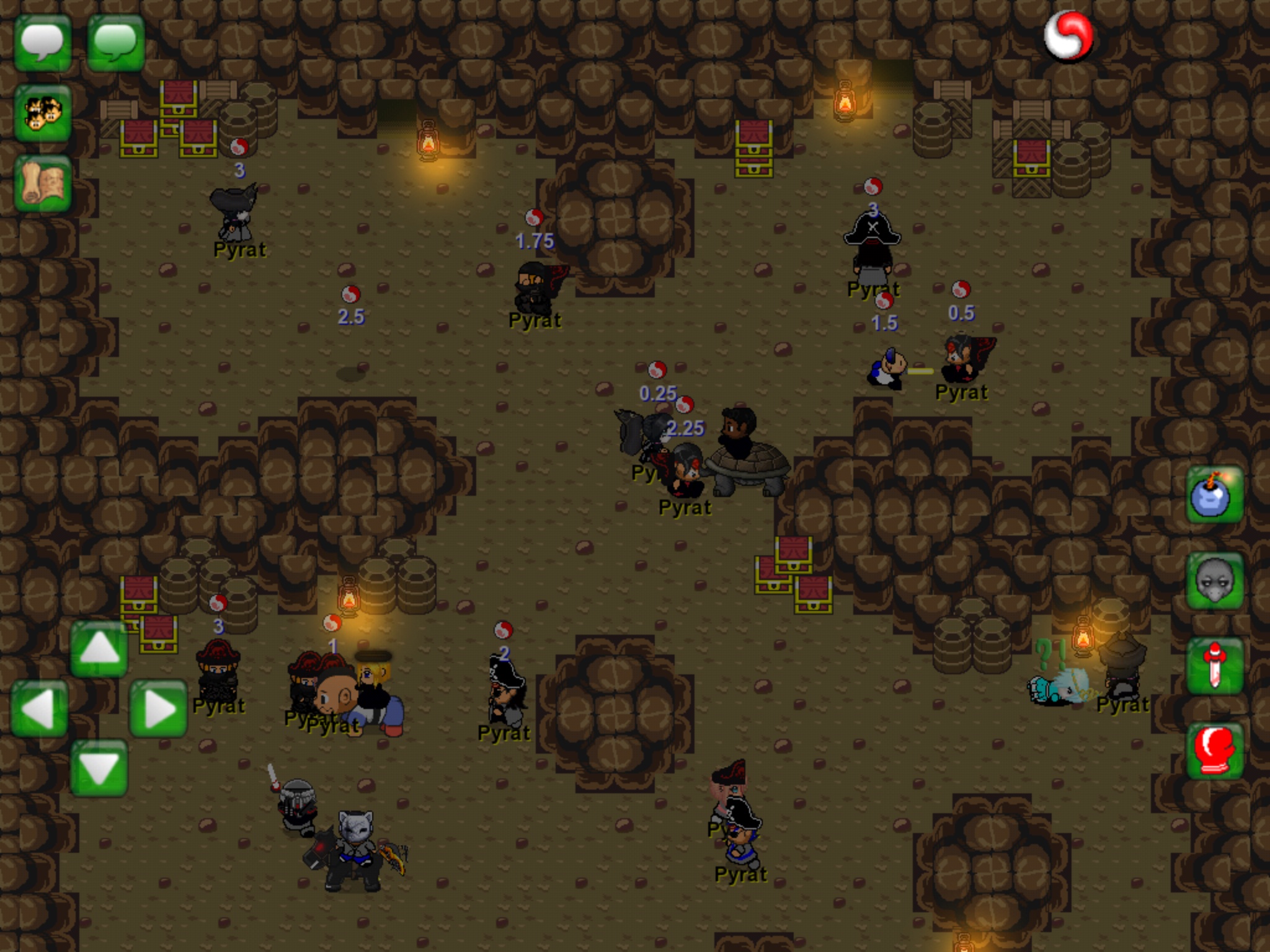Activate the red boxing glove button
1270x952 pixels.
pos(1214,750)
